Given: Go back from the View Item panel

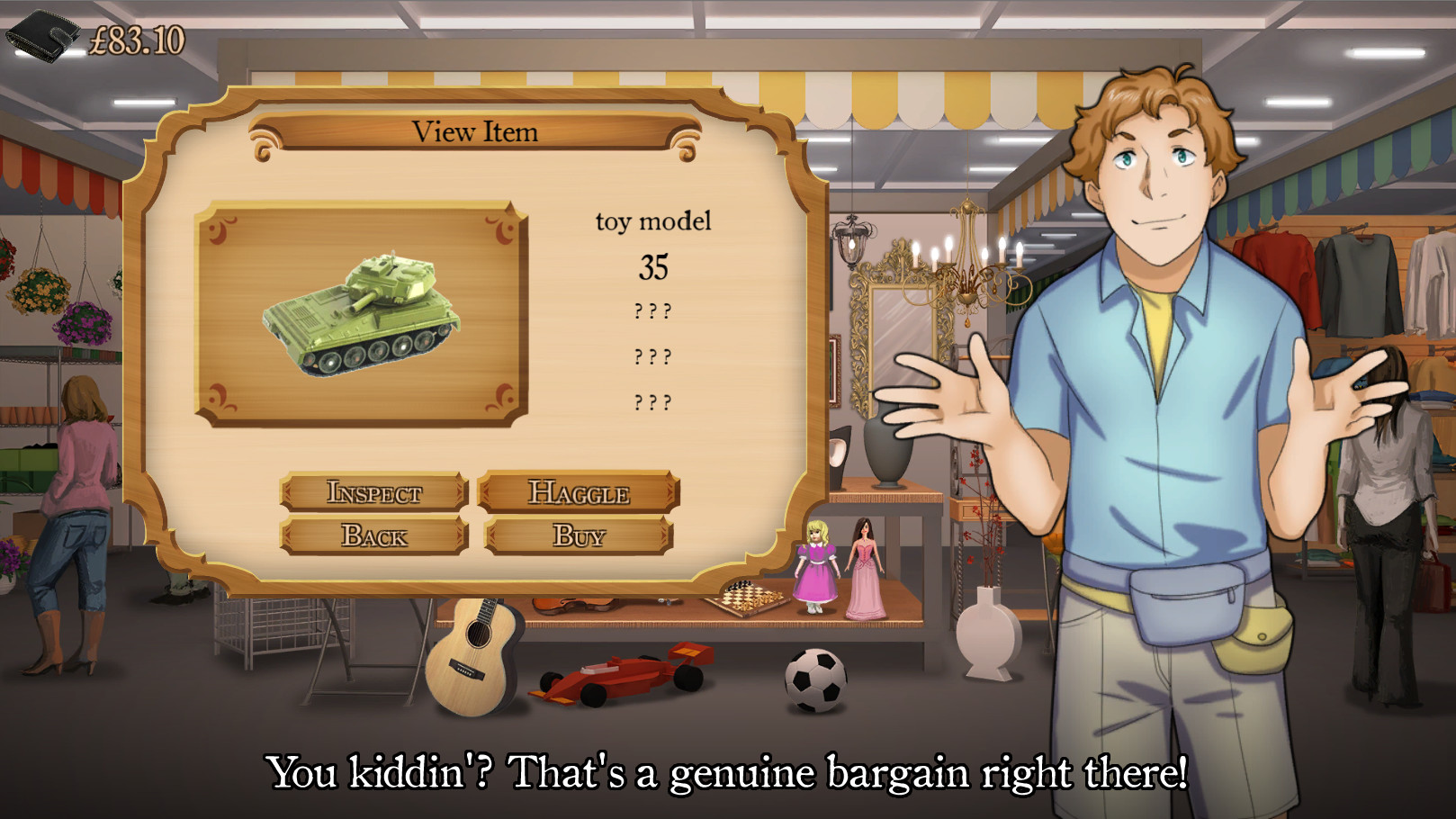Looking at the screenshot, I should click(373, 535).
